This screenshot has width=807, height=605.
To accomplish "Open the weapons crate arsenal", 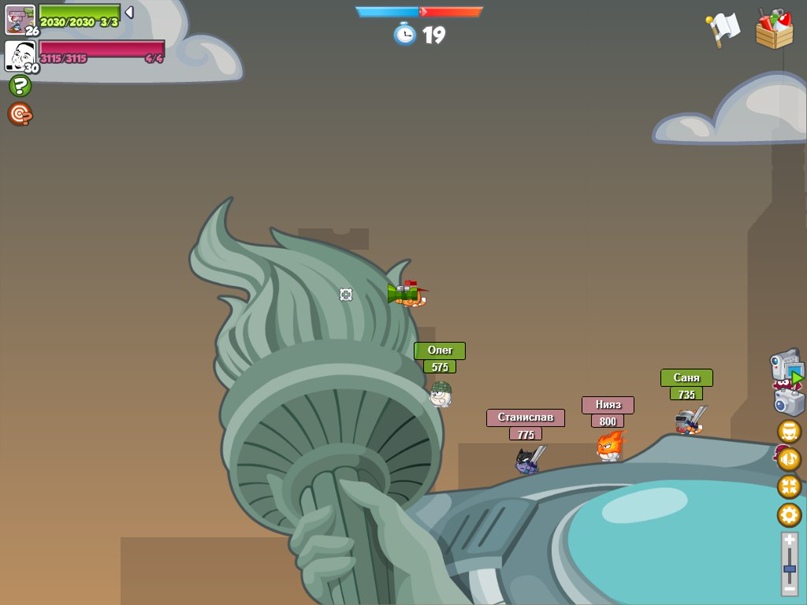I will click(x=774, y=29).
